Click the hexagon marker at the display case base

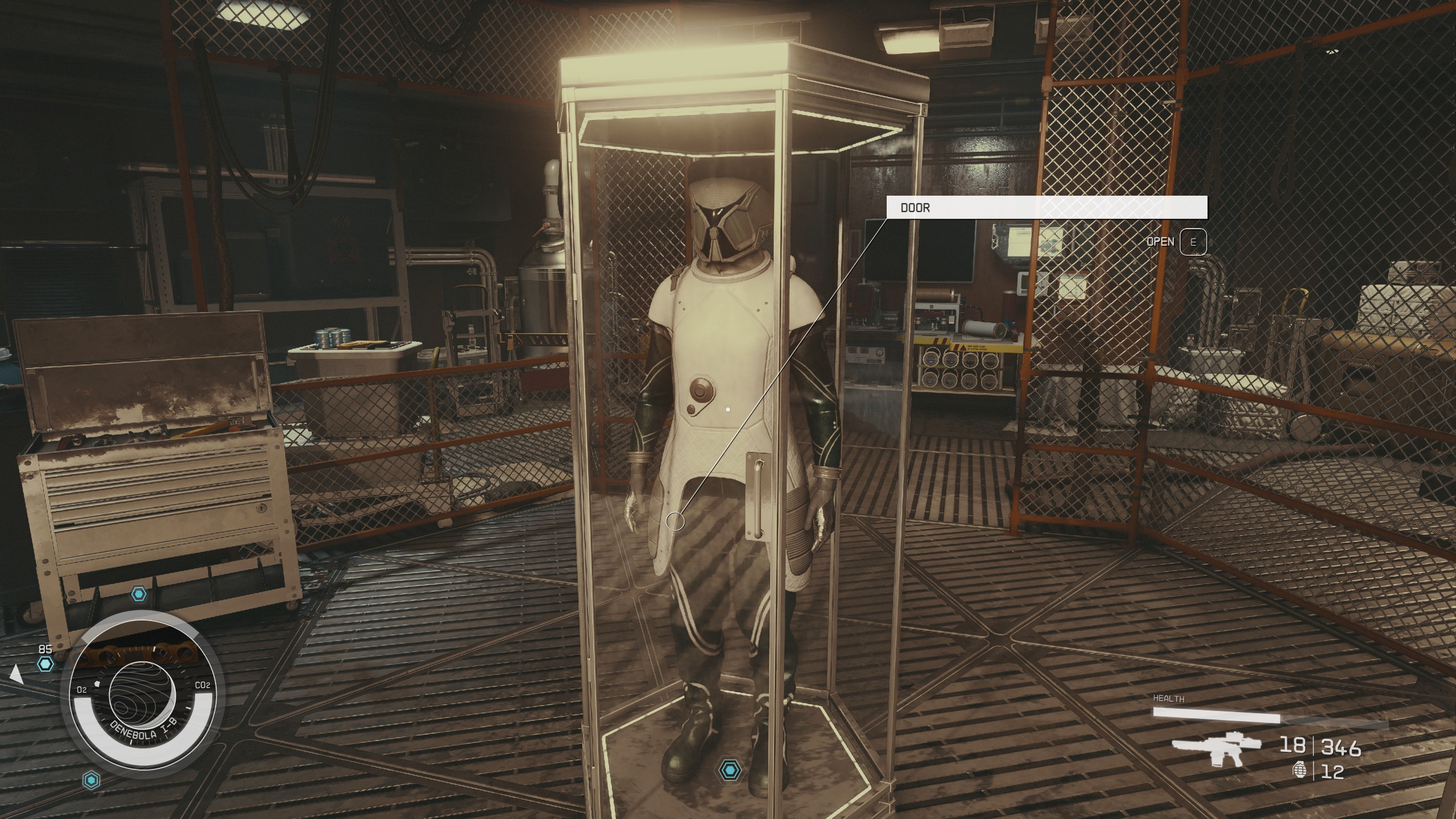[x=729, y=770]
